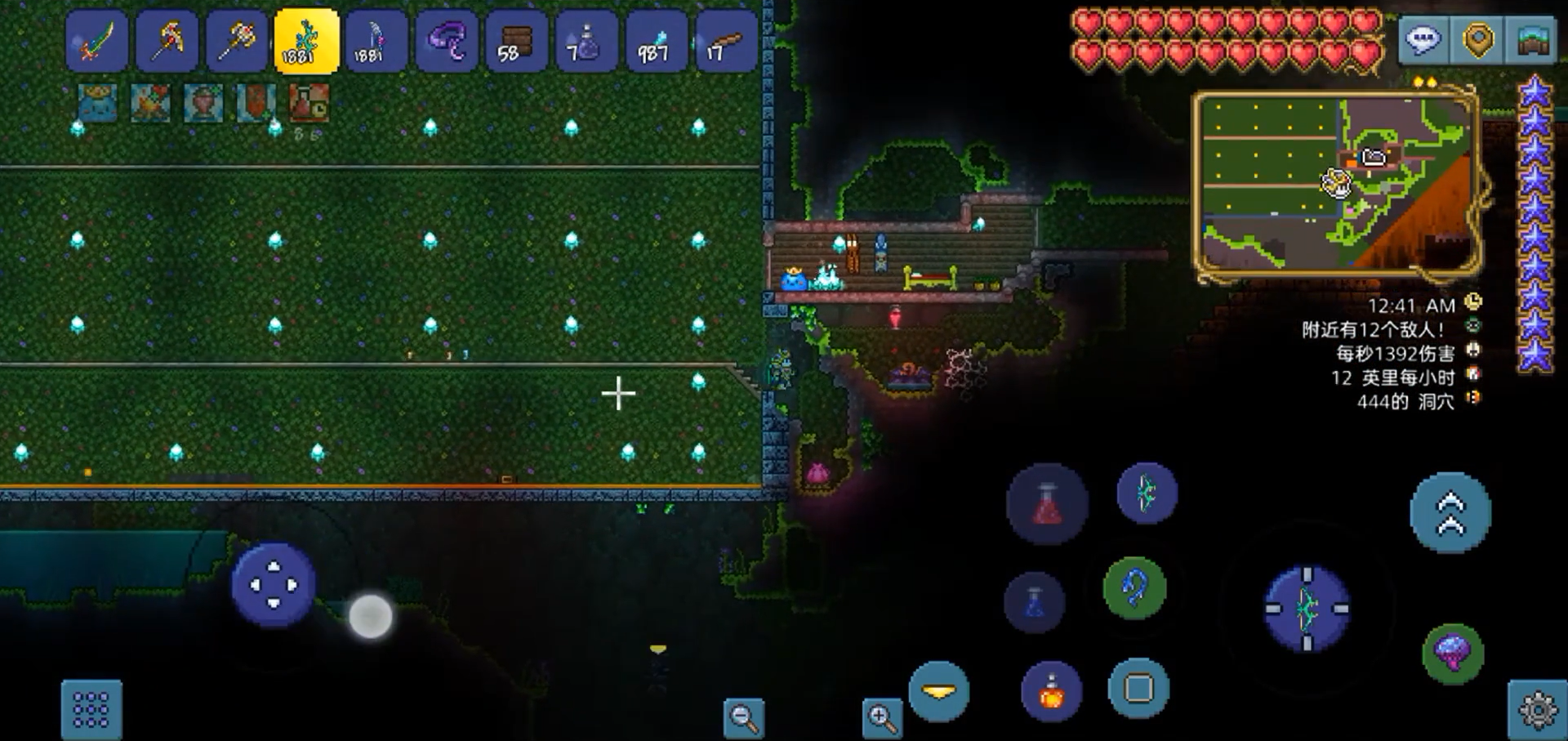
Task: Tap the gold map pin button
Action: click(x=1478, y=40)
